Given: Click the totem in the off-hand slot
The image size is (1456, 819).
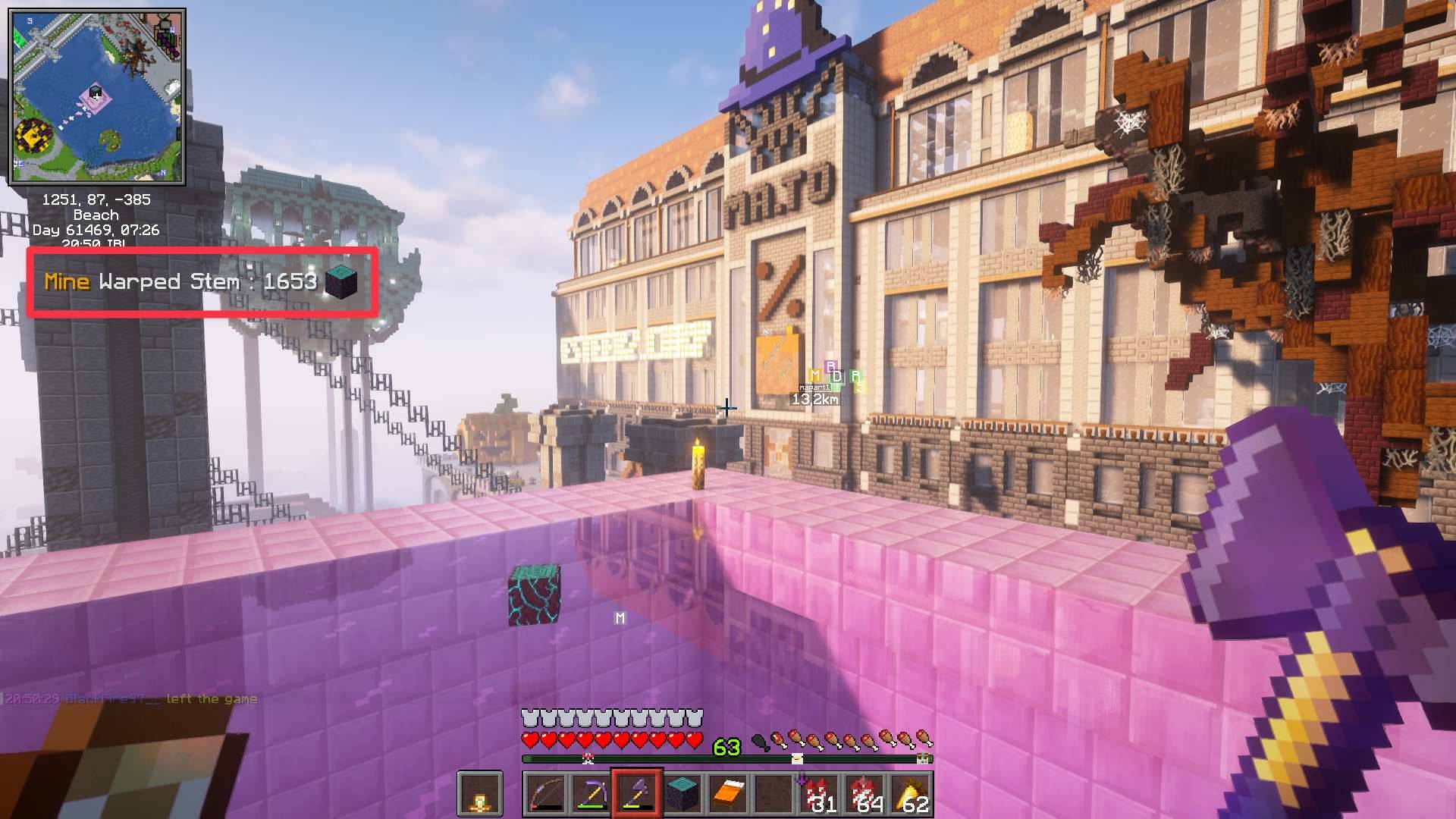Looking at the screenshot, I should tap(482, 794).
